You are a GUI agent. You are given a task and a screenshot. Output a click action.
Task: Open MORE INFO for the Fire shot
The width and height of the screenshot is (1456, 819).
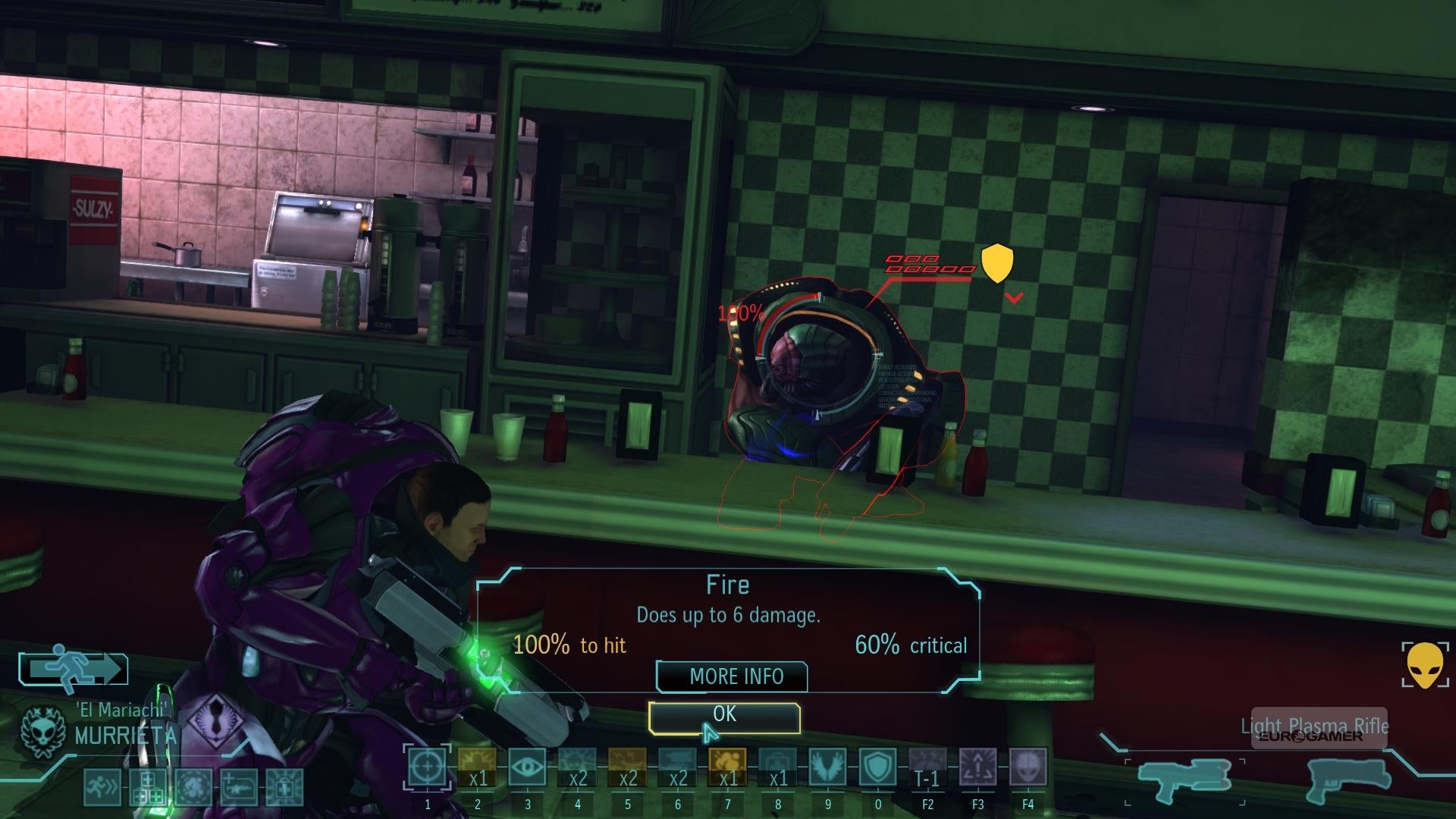(732, 676)
